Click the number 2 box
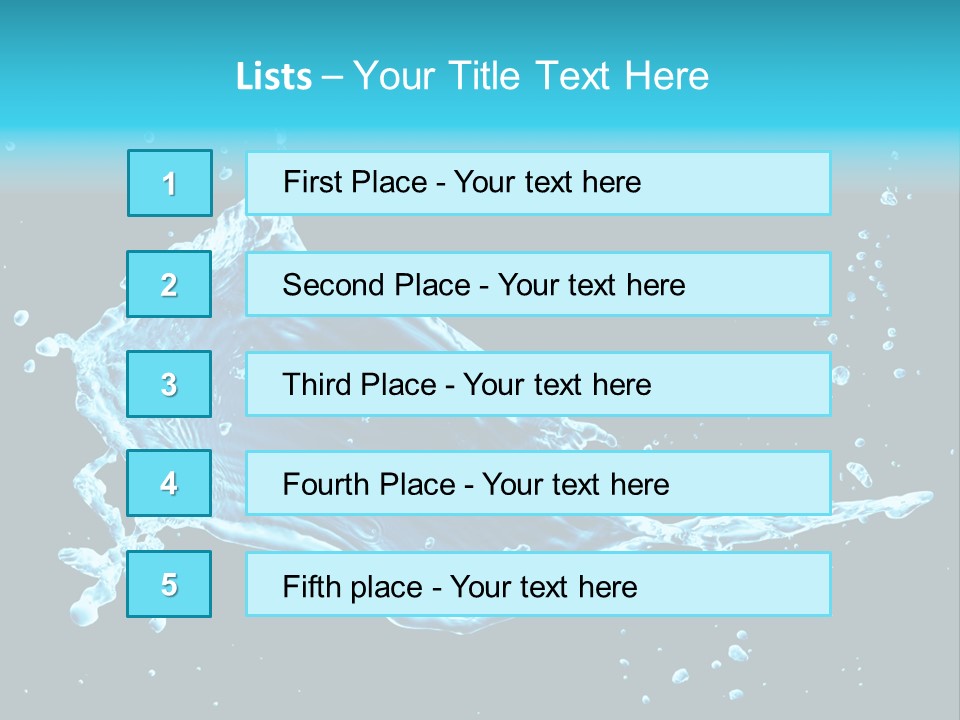960x720 pixels. pyautogui.click(x=170, y=284)
